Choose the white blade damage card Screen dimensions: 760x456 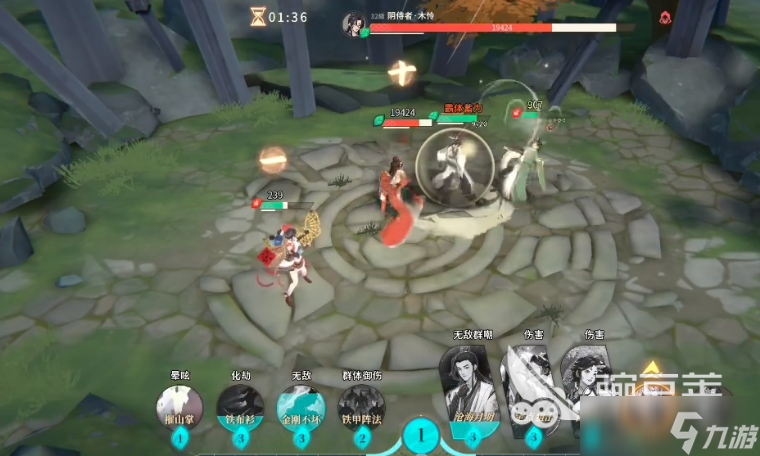[529, 389]
